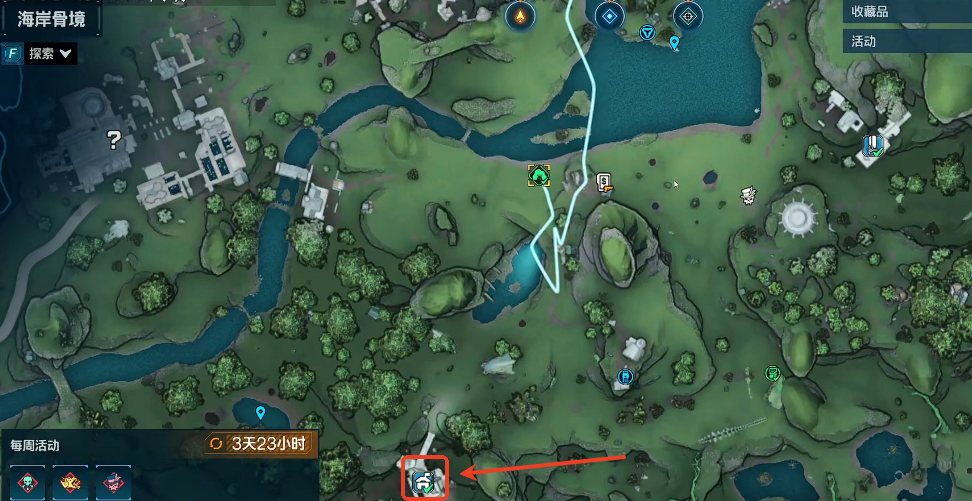Select the green circular canister map marker
This screenshot has height=501, width=972.
click(x=772, y=373)
